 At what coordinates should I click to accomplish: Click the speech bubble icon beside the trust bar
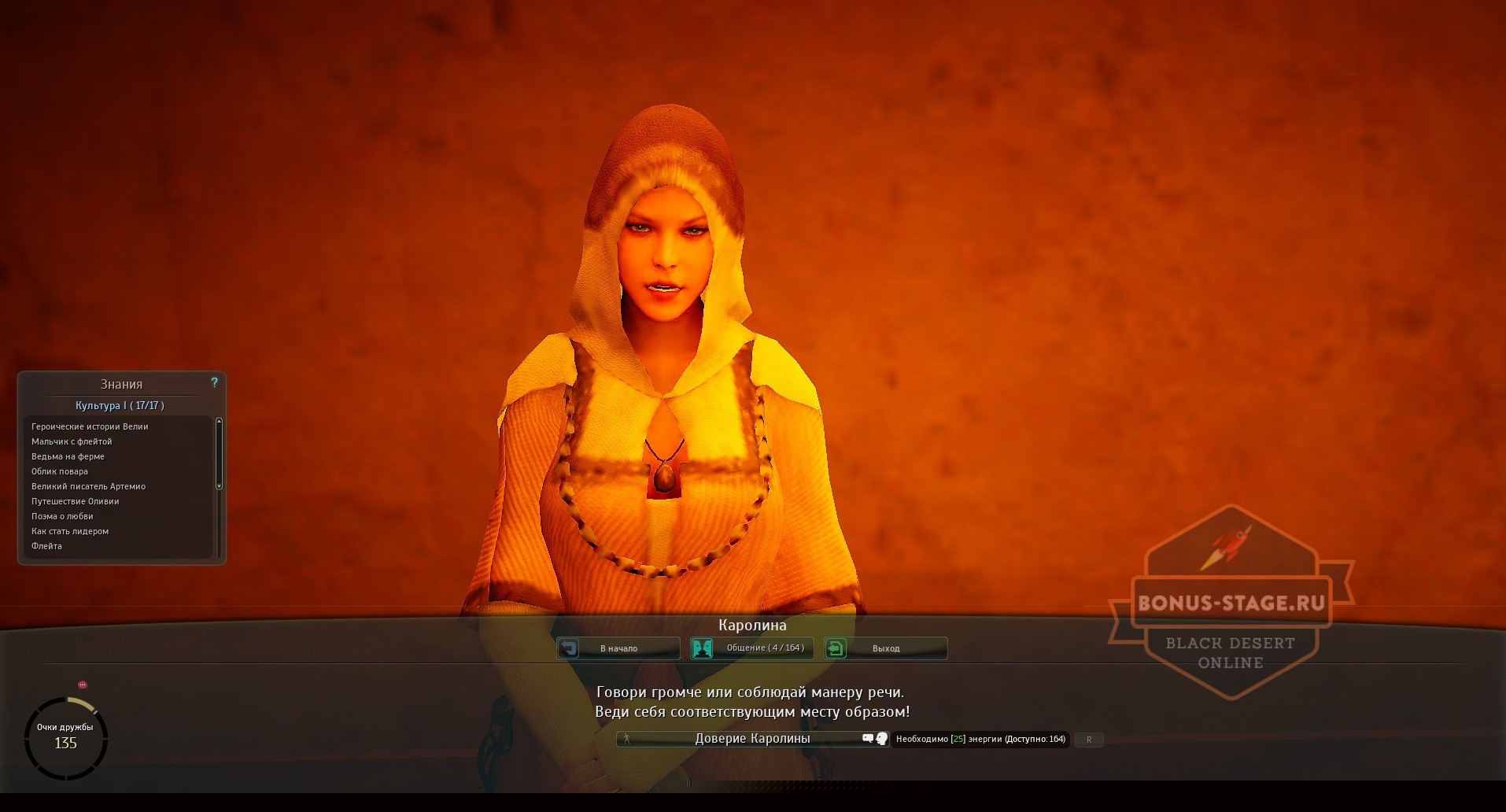pos(869,739)
